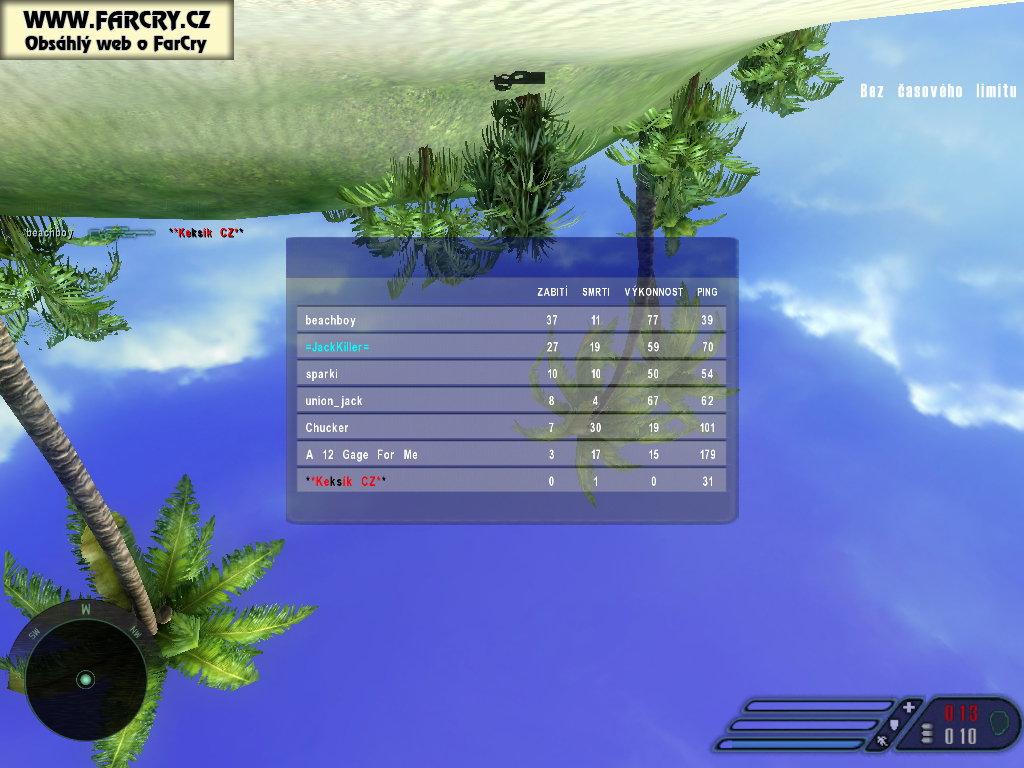Click the =JackKiller= scoreboard row
Viewport: 1024px width, 768px height.
pos(511,347)
